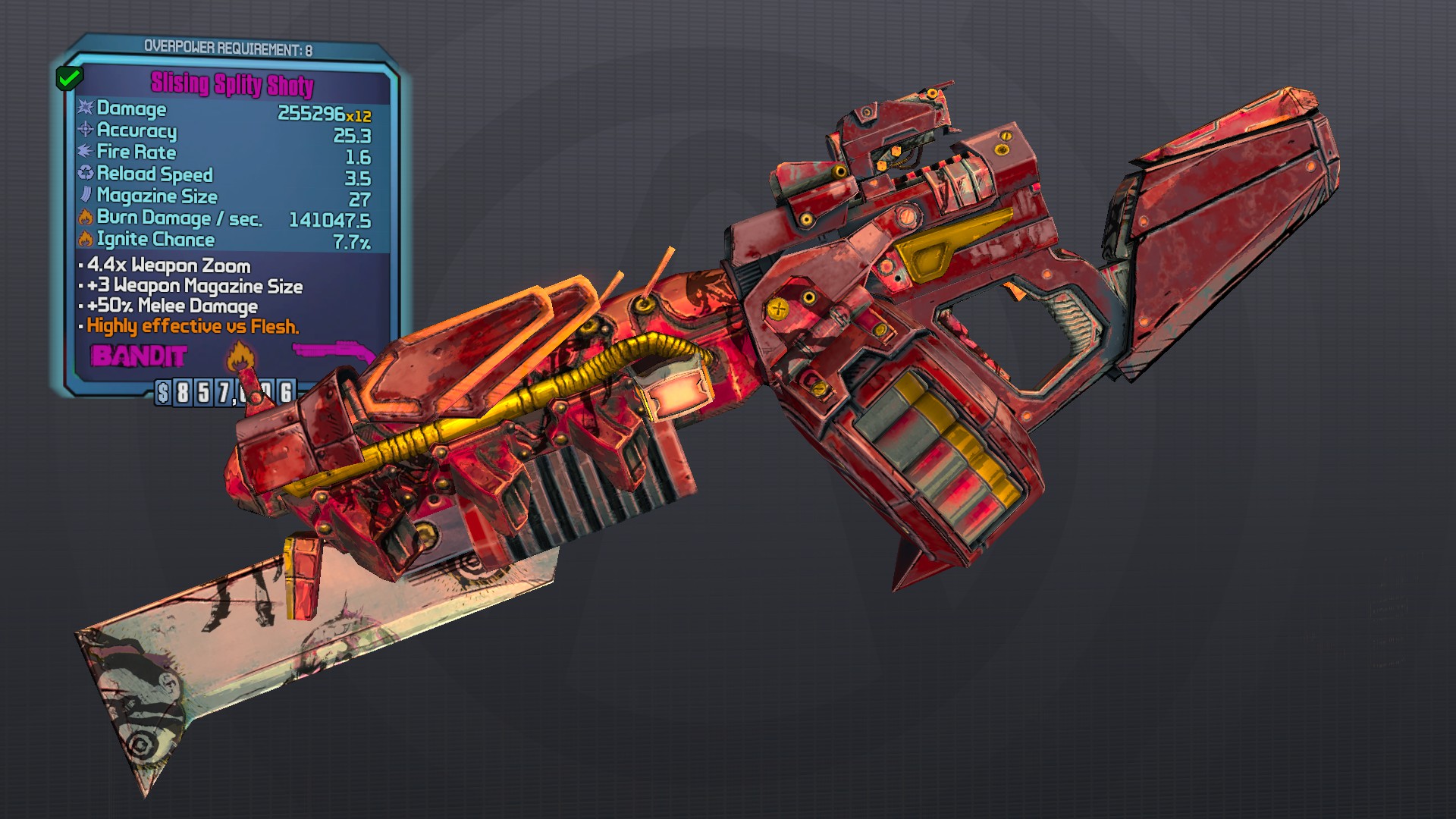The height and width of the screenshot is (819, 1456).
Task: Toggle the green checkmark on the weapon card
Action: point(71,77)
